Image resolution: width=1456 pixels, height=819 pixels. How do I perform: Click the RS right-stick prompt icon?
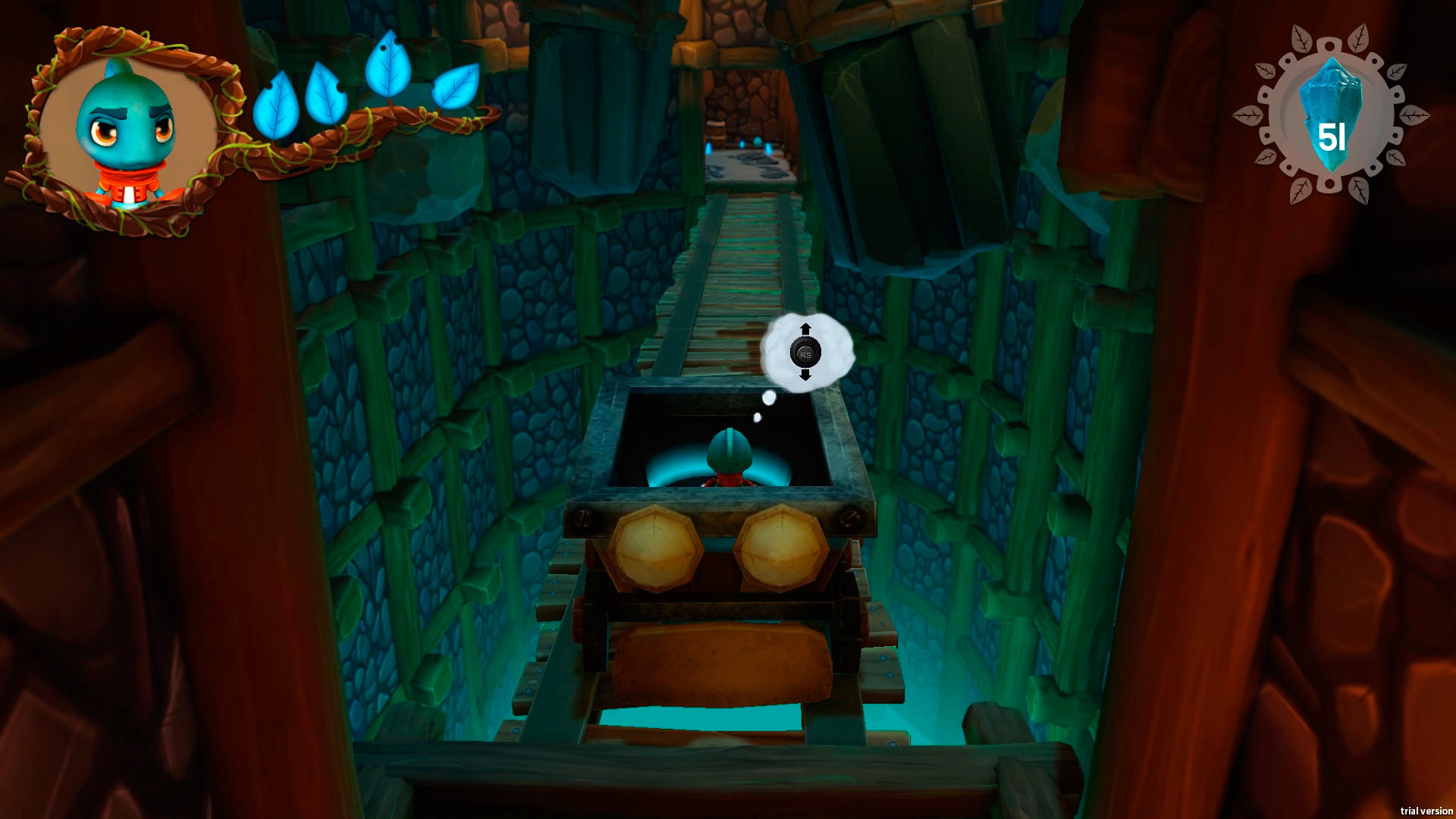806,351
